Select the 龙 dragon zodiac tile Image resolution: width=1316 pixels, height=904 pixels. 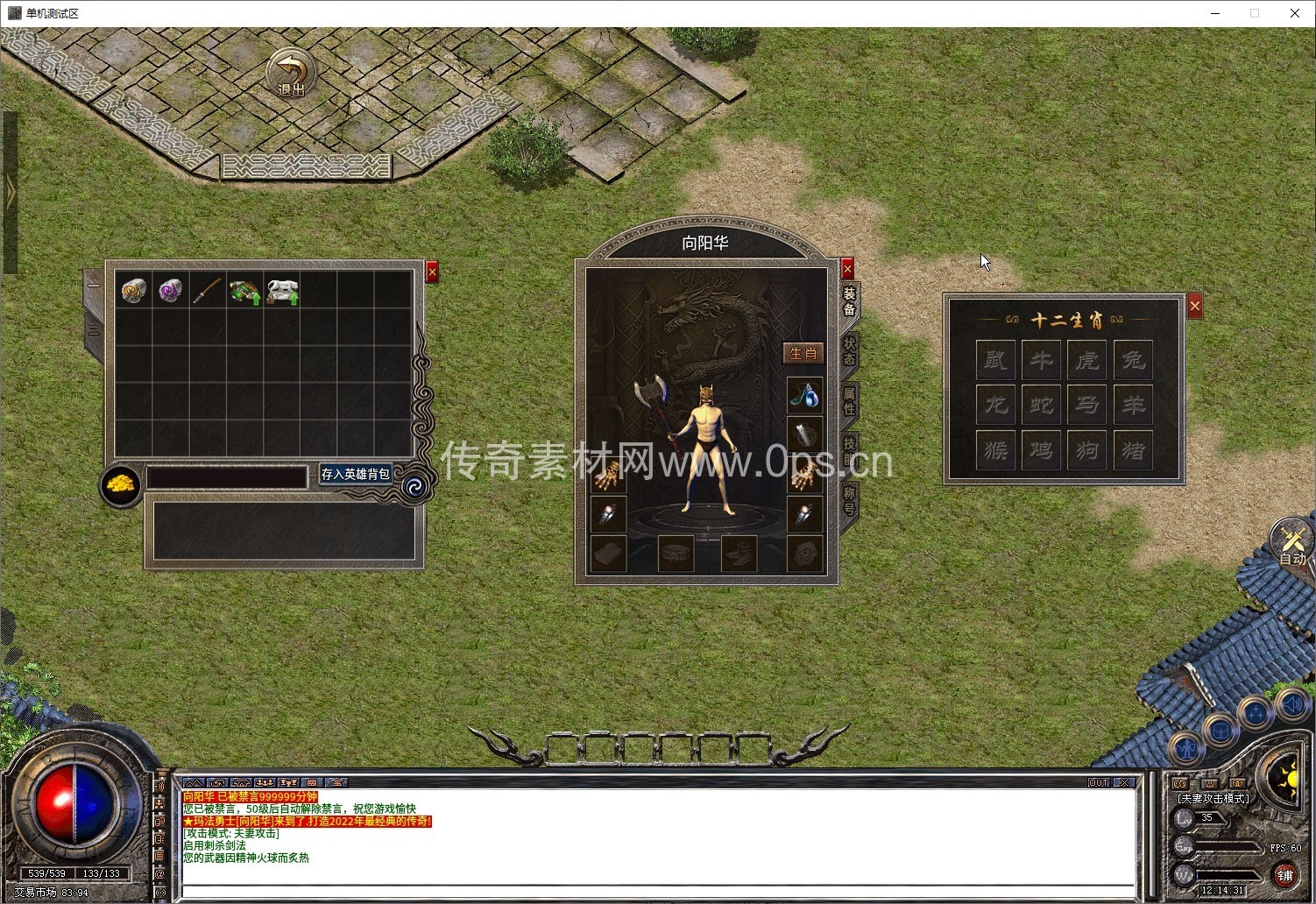(x=996, y=405)
